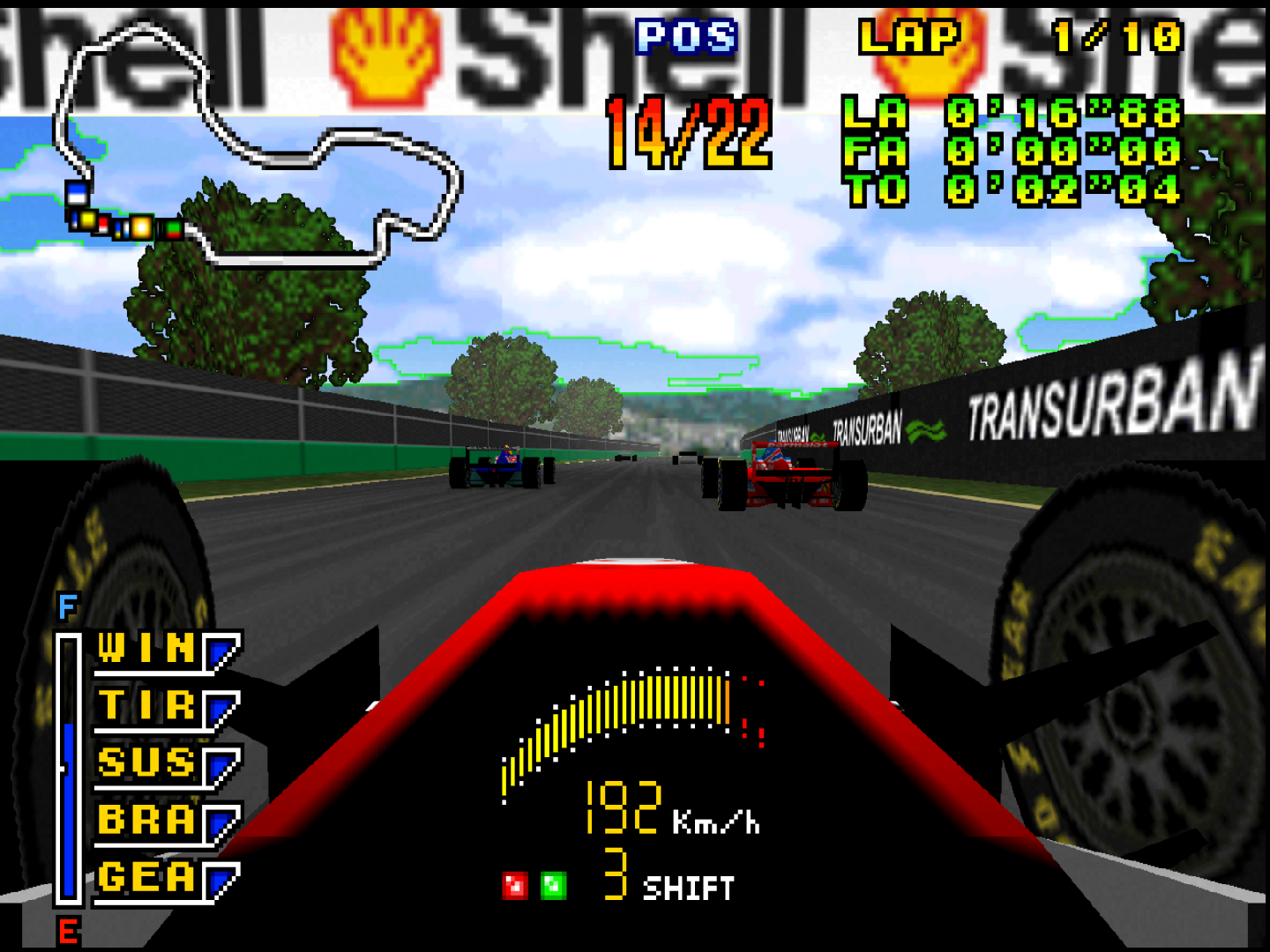The image size is (1270, 952).
Task: Select the TIR tire status indicator
Action: tap(166, 708)
